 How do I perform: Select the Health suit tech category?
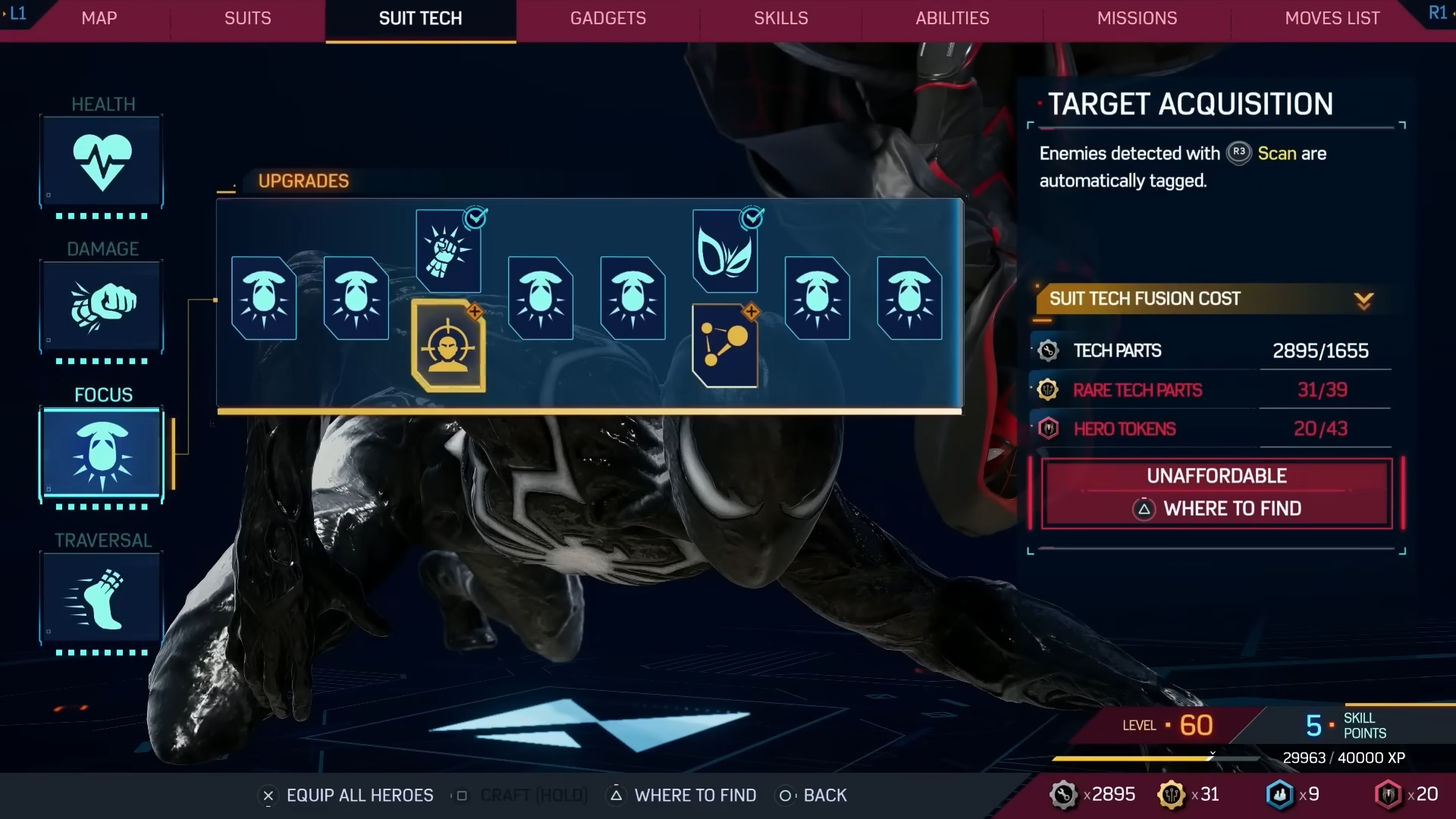pos(102,162)
